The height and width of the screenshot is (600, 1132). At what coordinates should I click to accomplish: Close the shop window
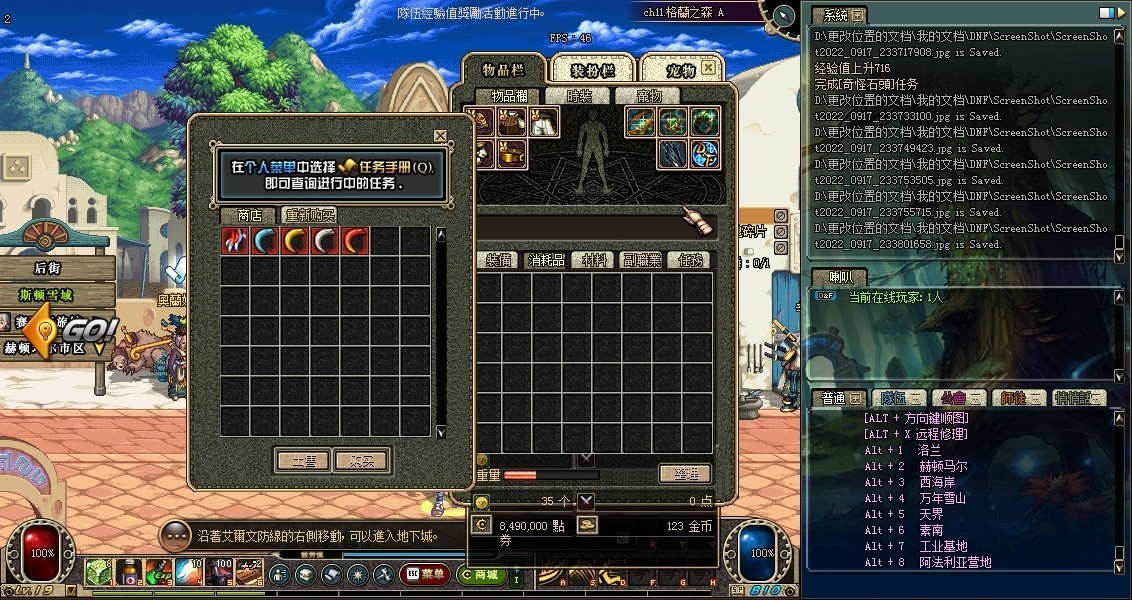440,136
